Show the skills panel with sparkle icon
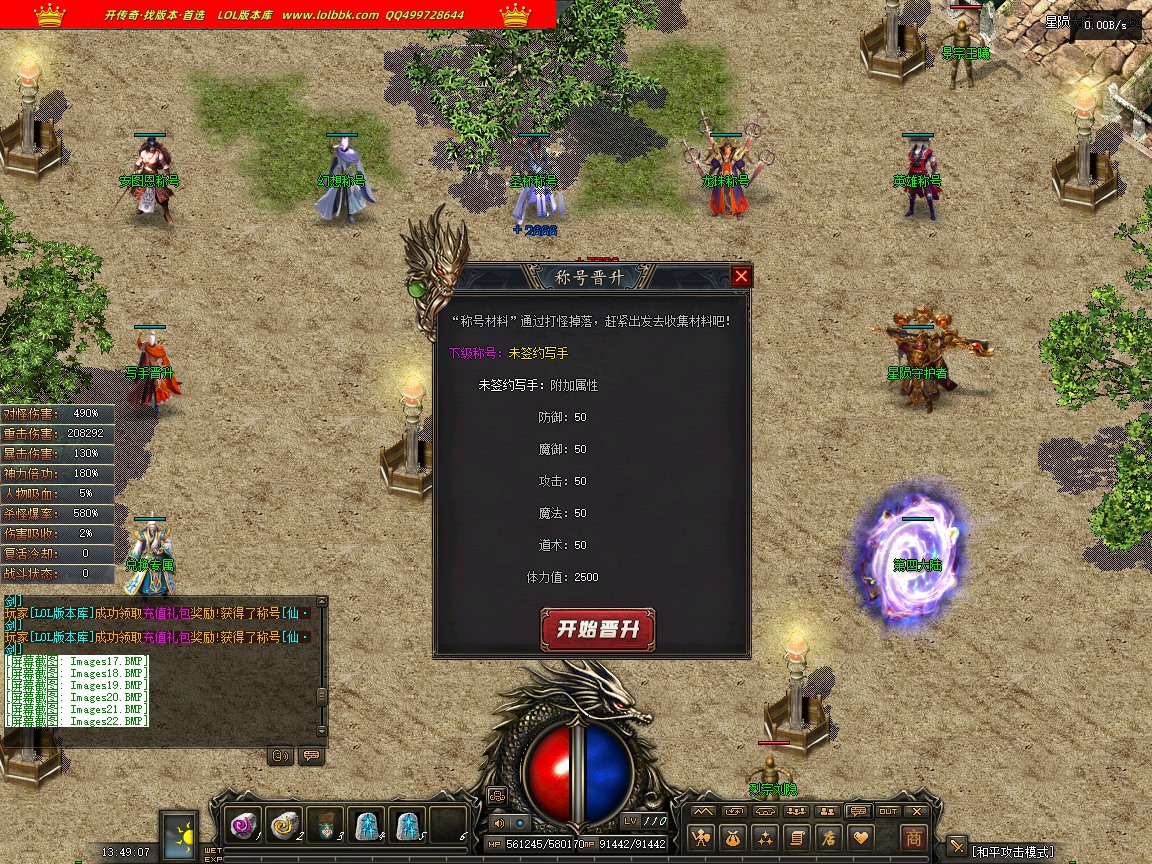The image size is (1152, 864). tap(765, 837)
